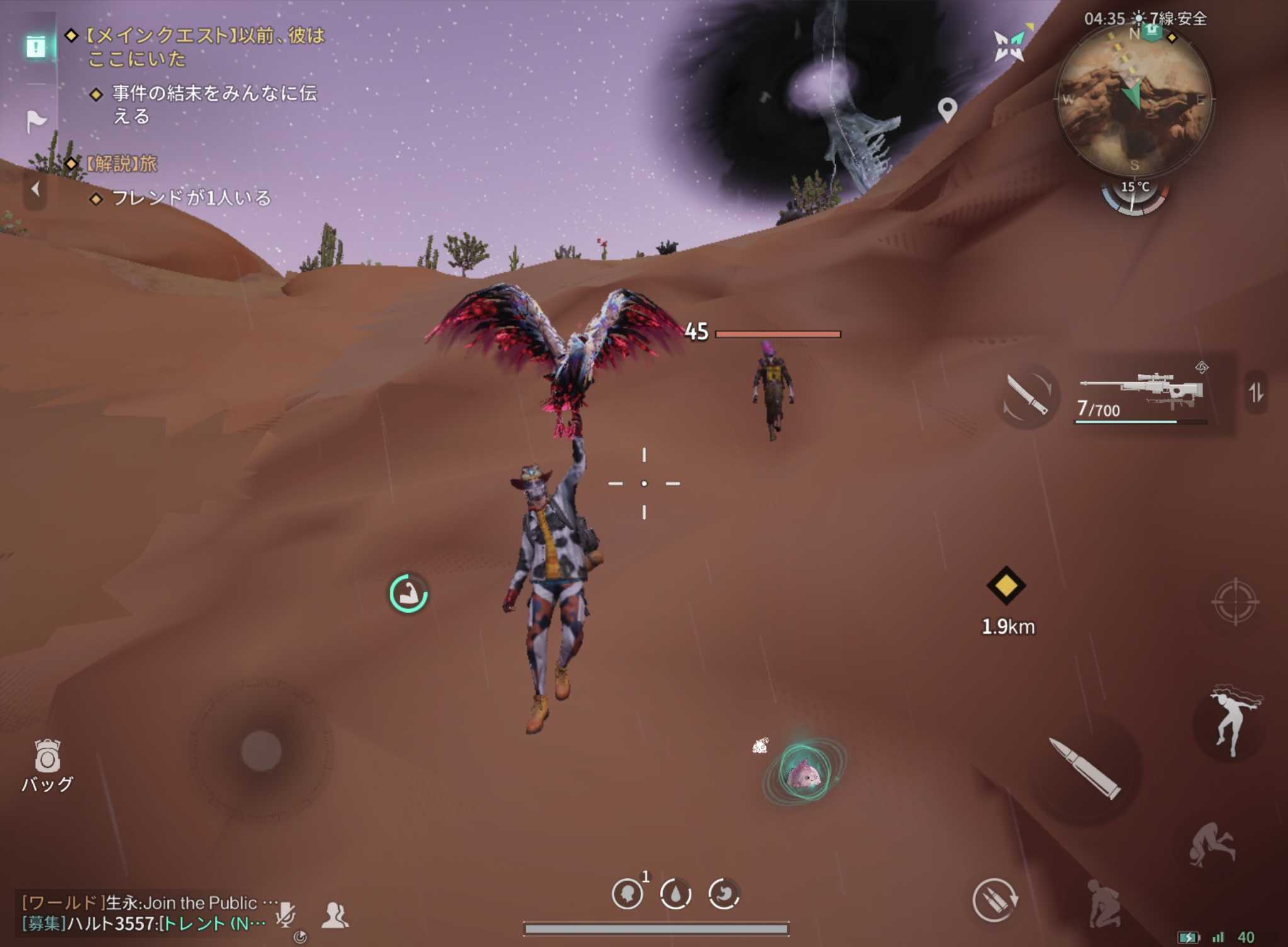Activate the pink pet companion skill

pos(803,773)
